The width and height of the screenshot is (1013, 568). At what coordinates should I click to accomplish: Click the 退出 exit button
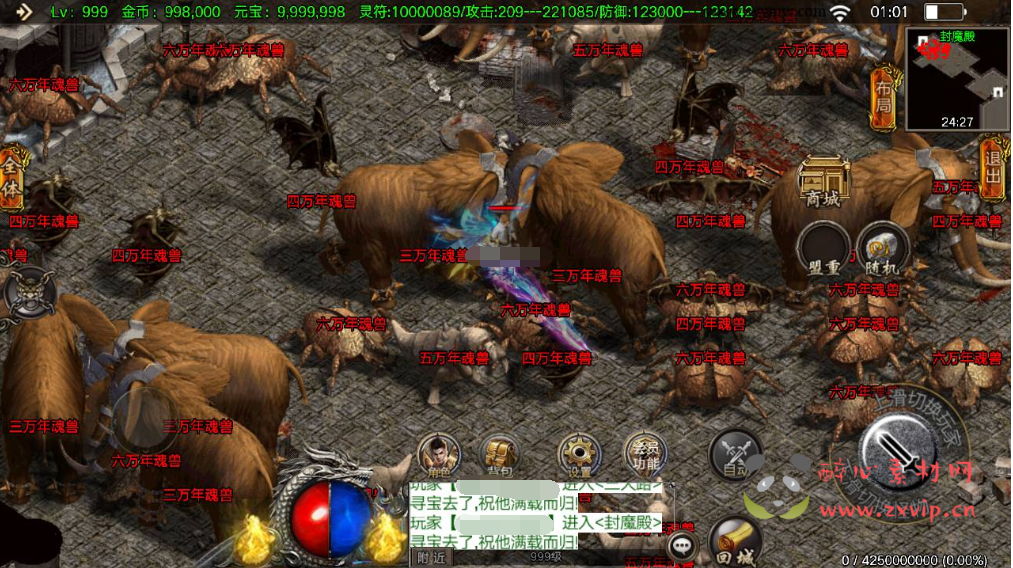click(x=992, y=169)
